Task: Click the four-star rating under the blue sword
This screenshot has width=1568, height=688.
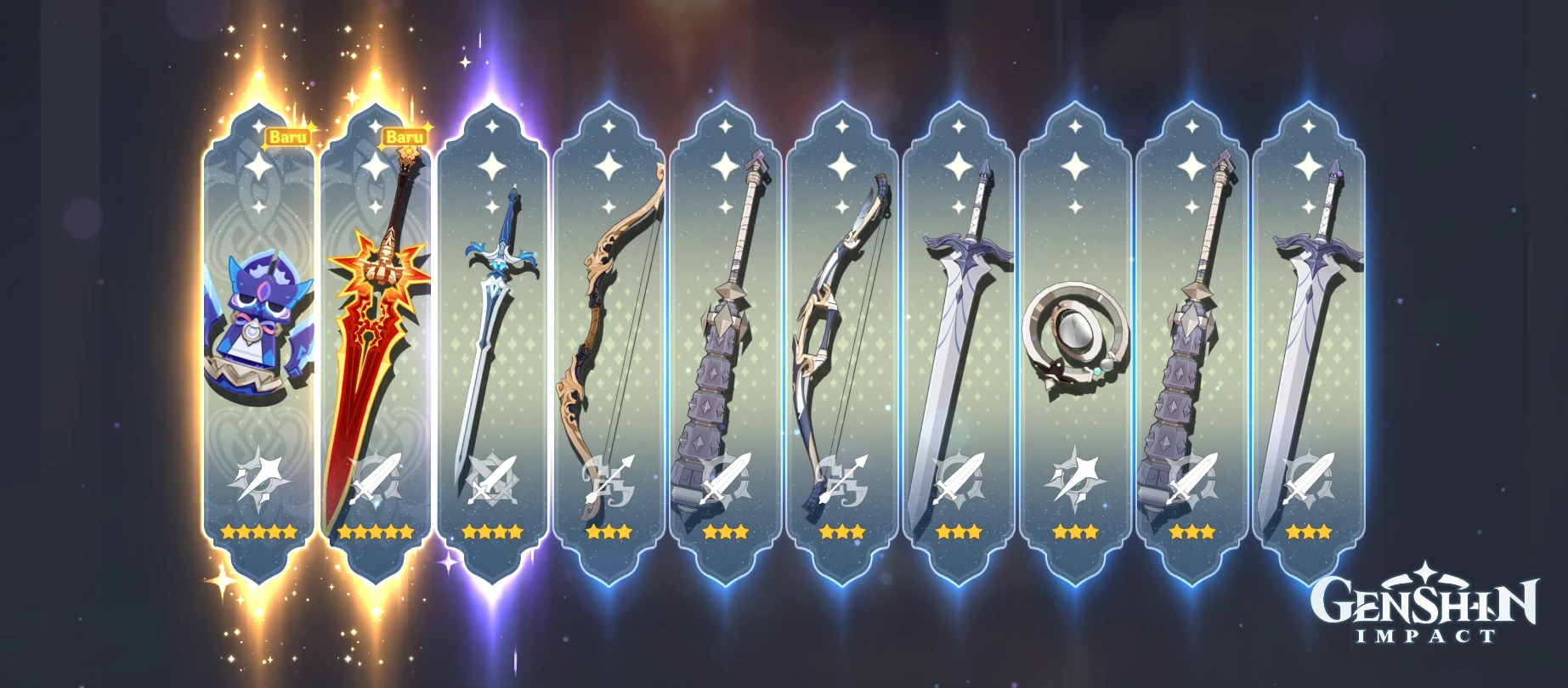Action: point(493,532)
